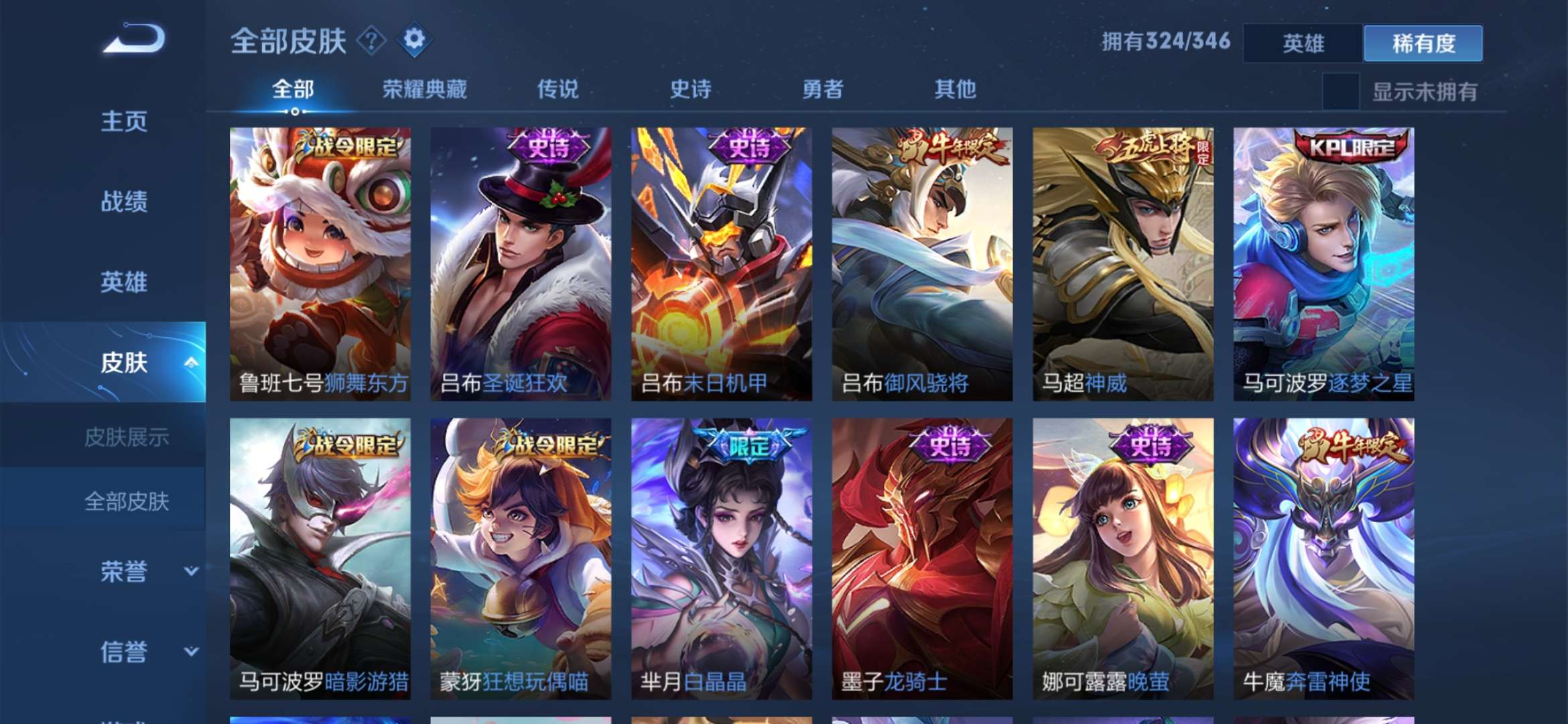Switch to the 史诗 tab

pos(692,88)
